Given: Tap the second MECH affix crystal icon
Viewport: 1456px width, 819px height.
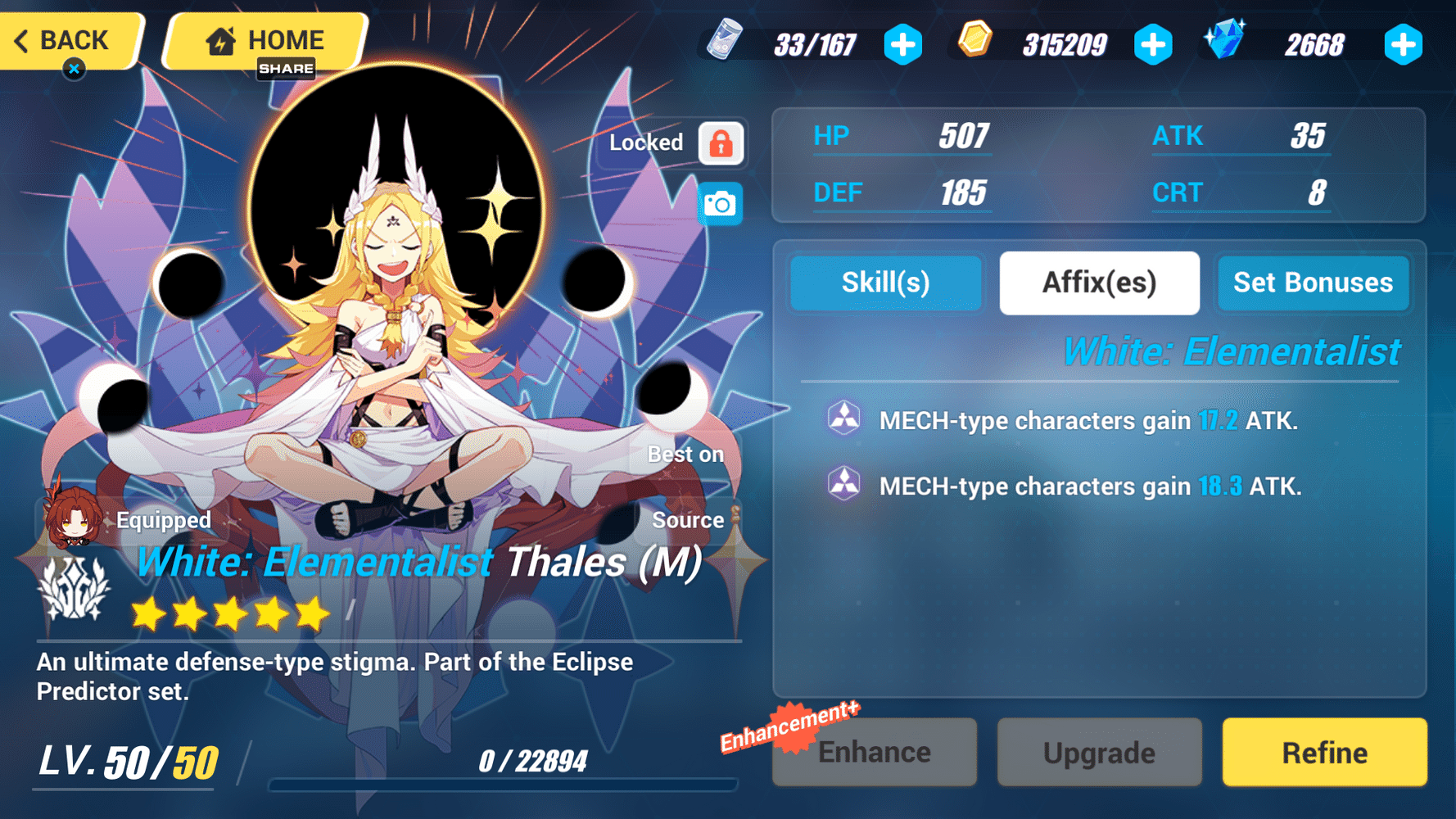Looking at the screenshot, I should click(x=843, y=485).
